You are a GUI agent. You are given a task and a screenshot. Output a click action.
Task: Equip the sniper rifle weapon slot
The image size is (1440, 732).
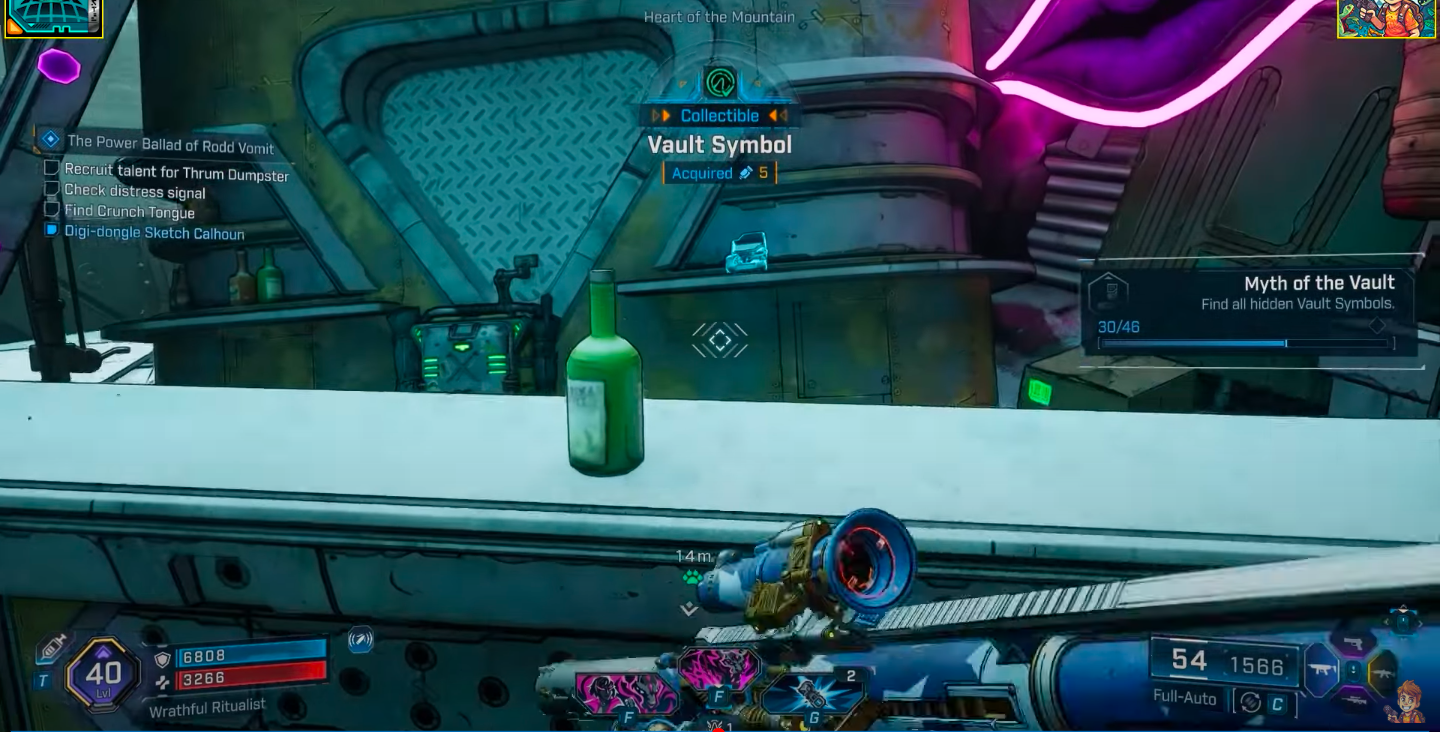[1352, 698]
